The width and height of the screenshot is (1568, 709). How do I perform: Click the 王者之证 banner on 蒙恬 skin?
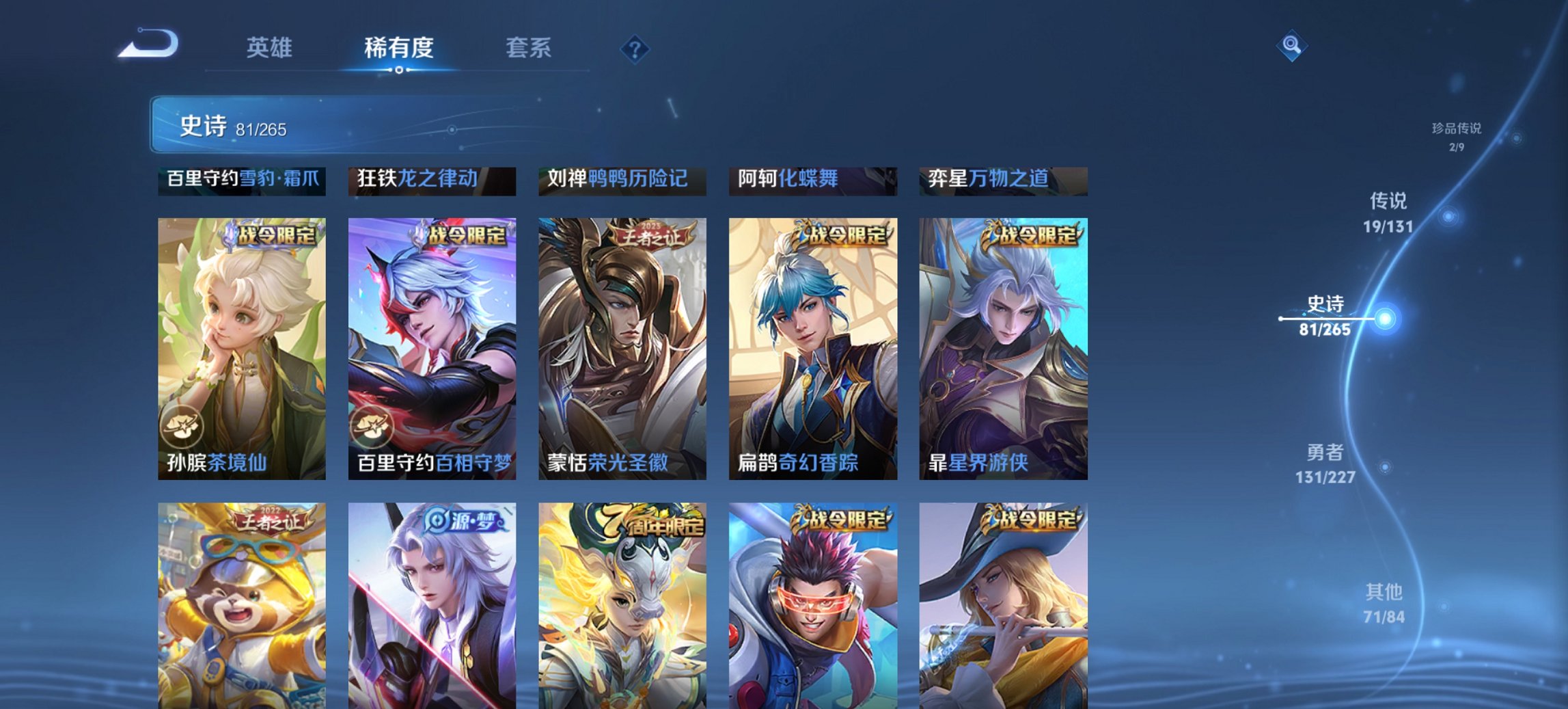(652, 234)
